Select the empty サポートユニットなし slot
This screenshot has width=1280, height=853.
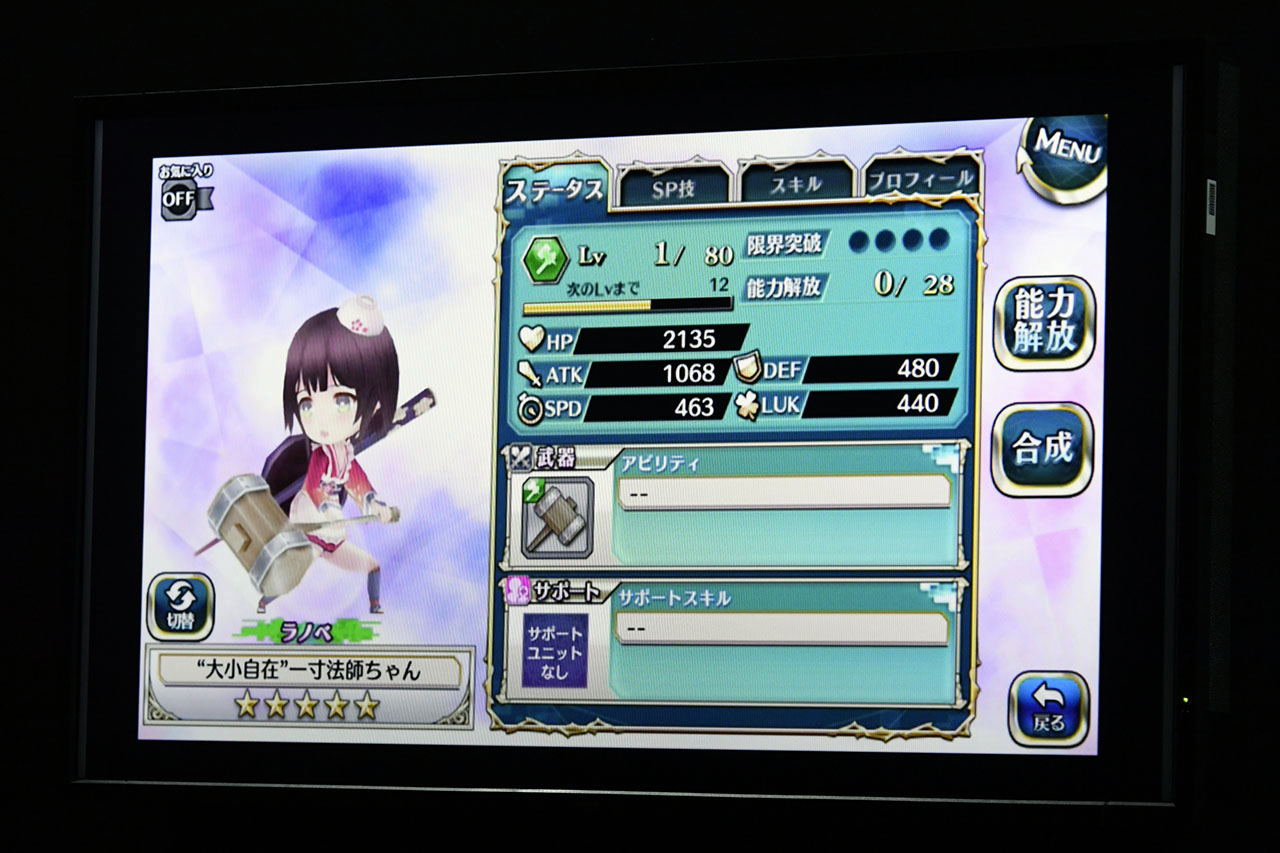tap(554, 649)
